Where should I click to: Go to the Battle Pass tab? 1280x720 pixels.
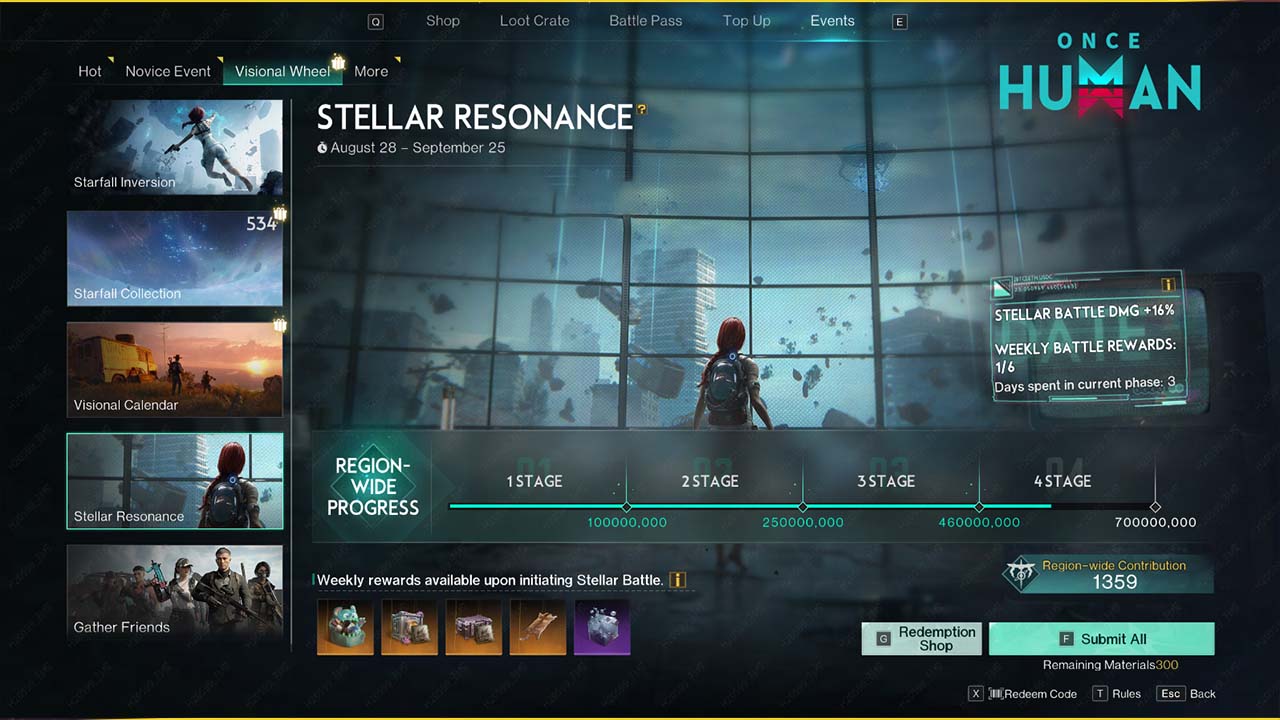tap(645, 21)
